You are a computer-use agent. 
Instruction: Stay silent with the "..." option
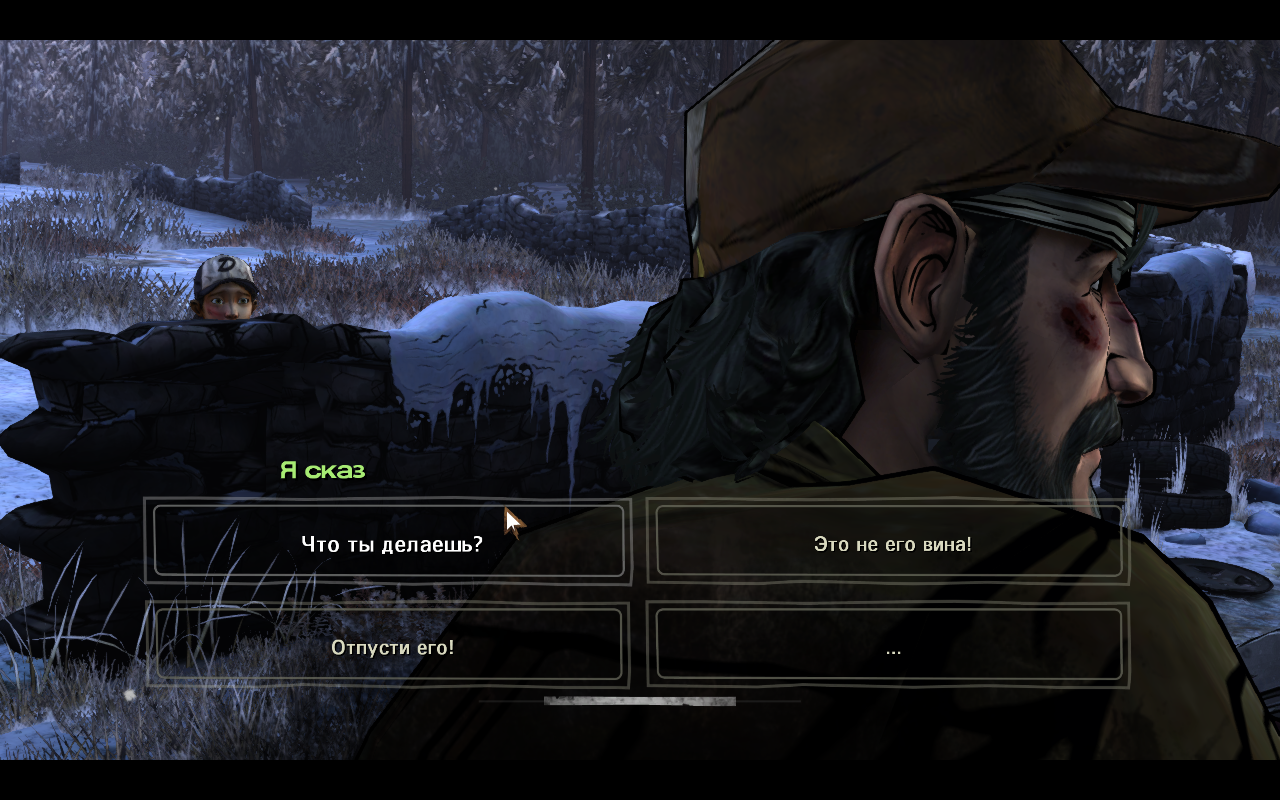891,648
